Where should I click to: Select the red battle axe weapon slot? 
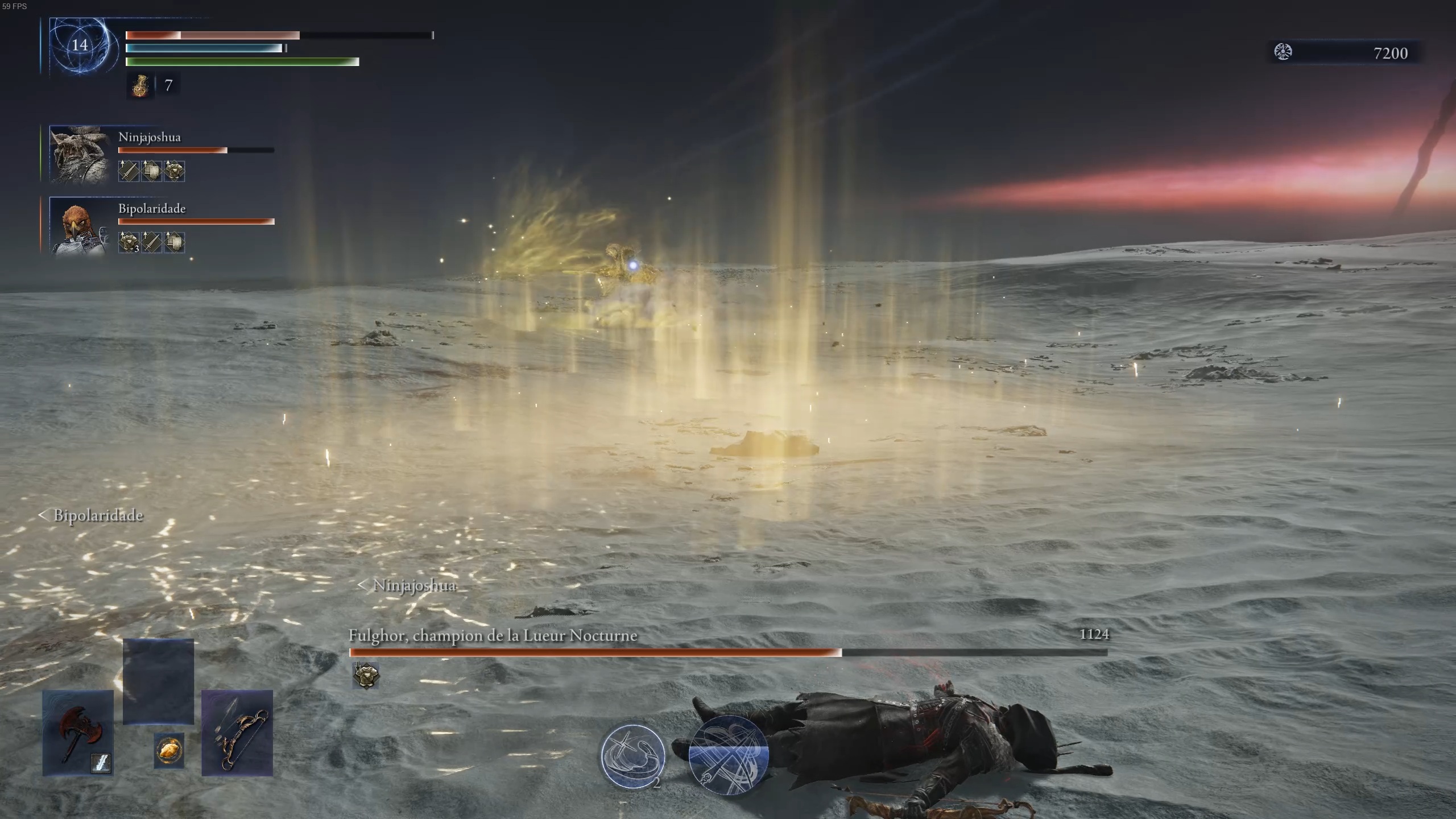78,733
